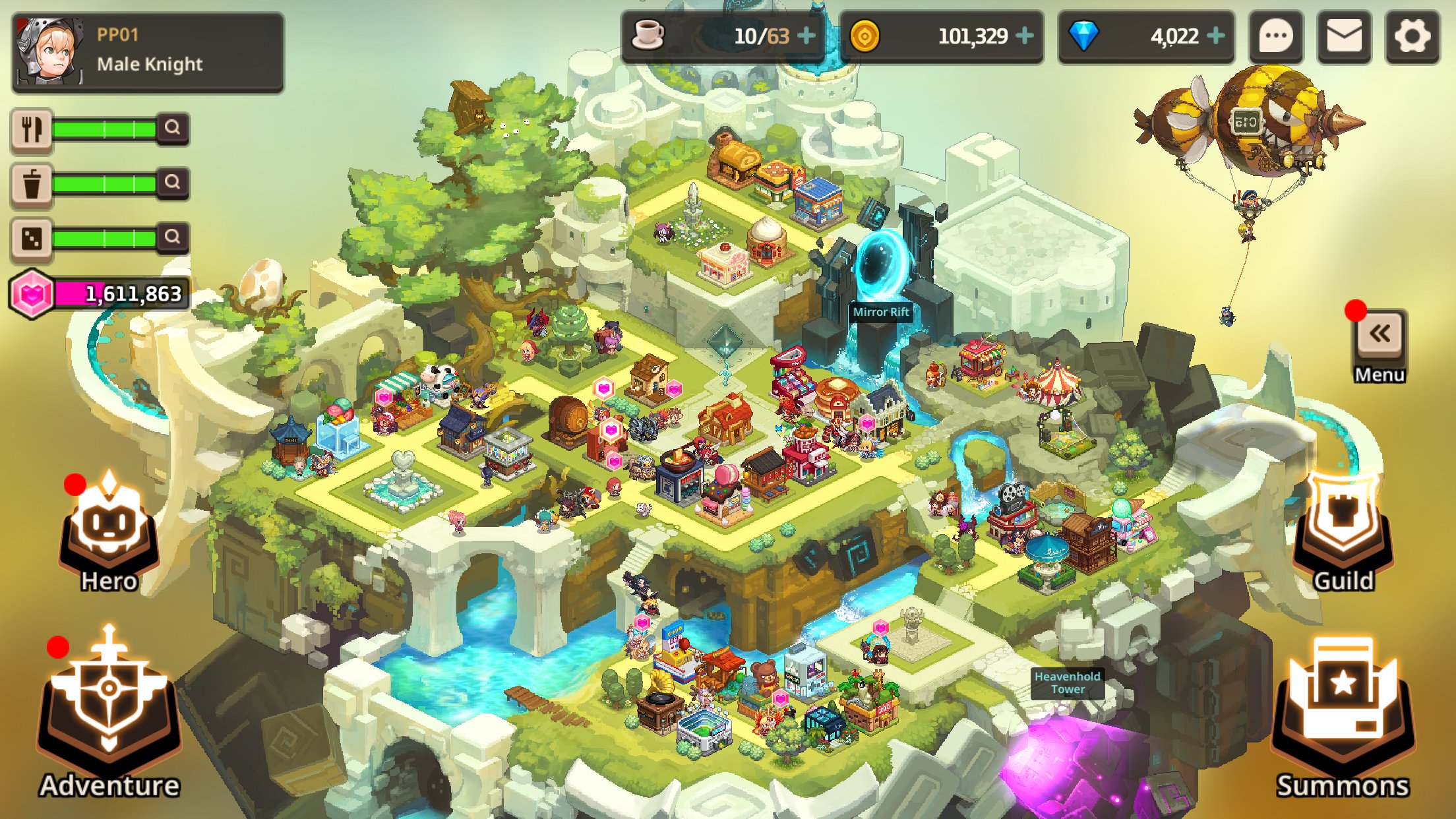Search for food items with the magnifier

[x=173, y=128]
